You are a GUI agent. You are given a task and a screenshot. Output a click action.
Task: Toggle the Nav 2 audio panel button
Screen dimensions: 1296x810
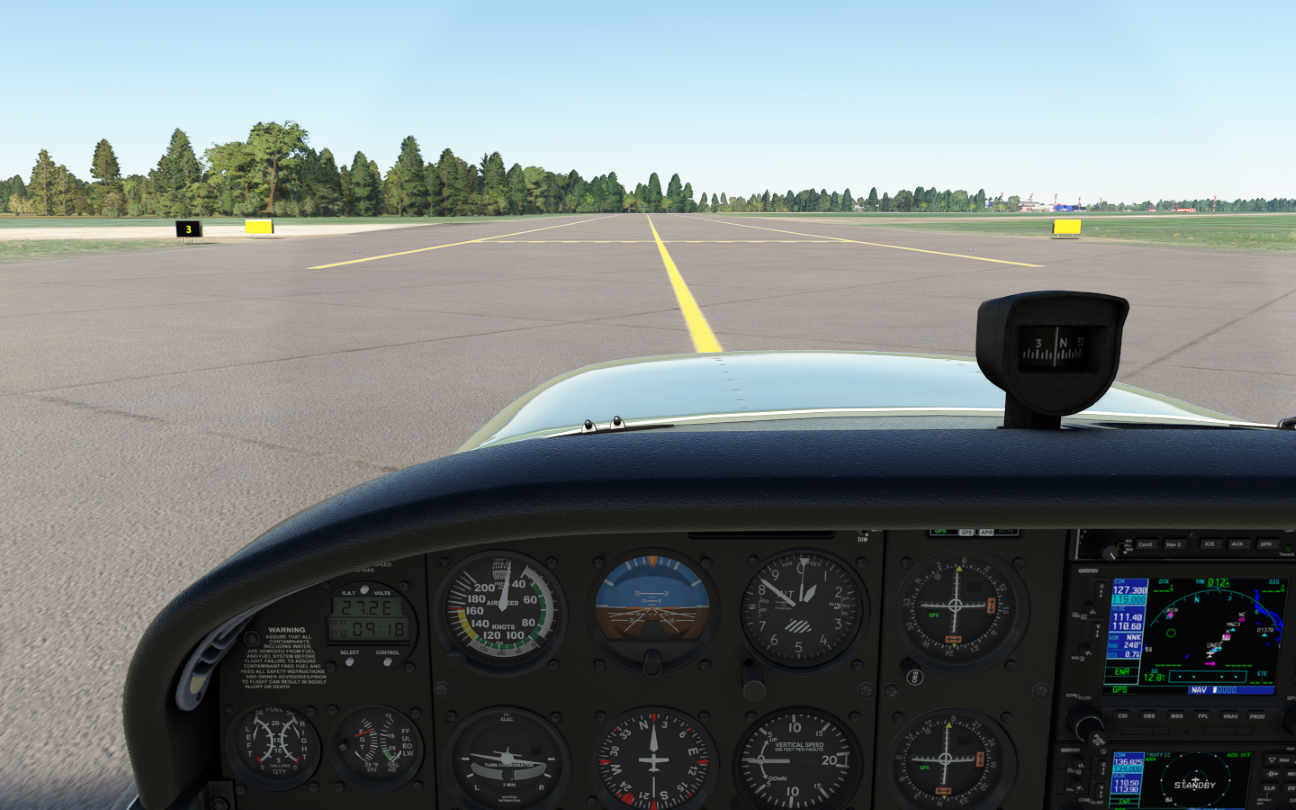[x=1174, y=545]
